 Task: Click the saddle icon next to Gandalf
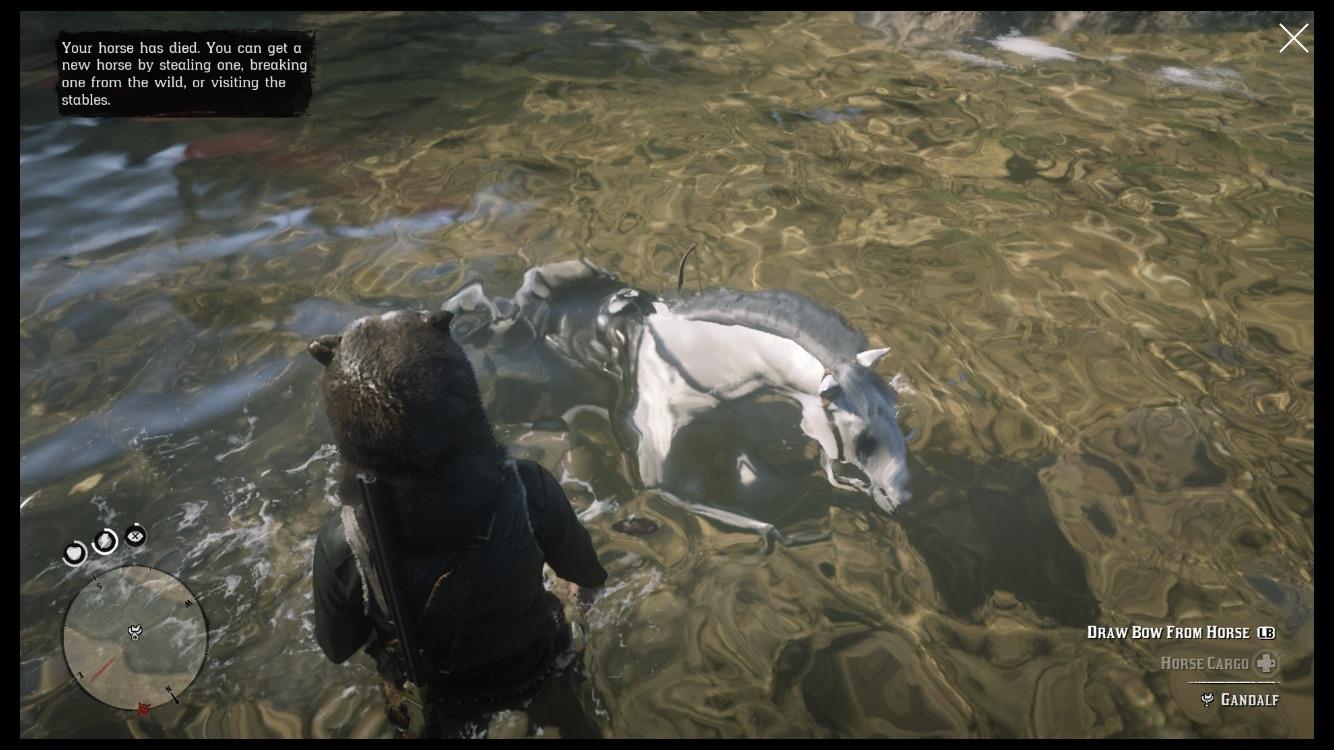1209,700
